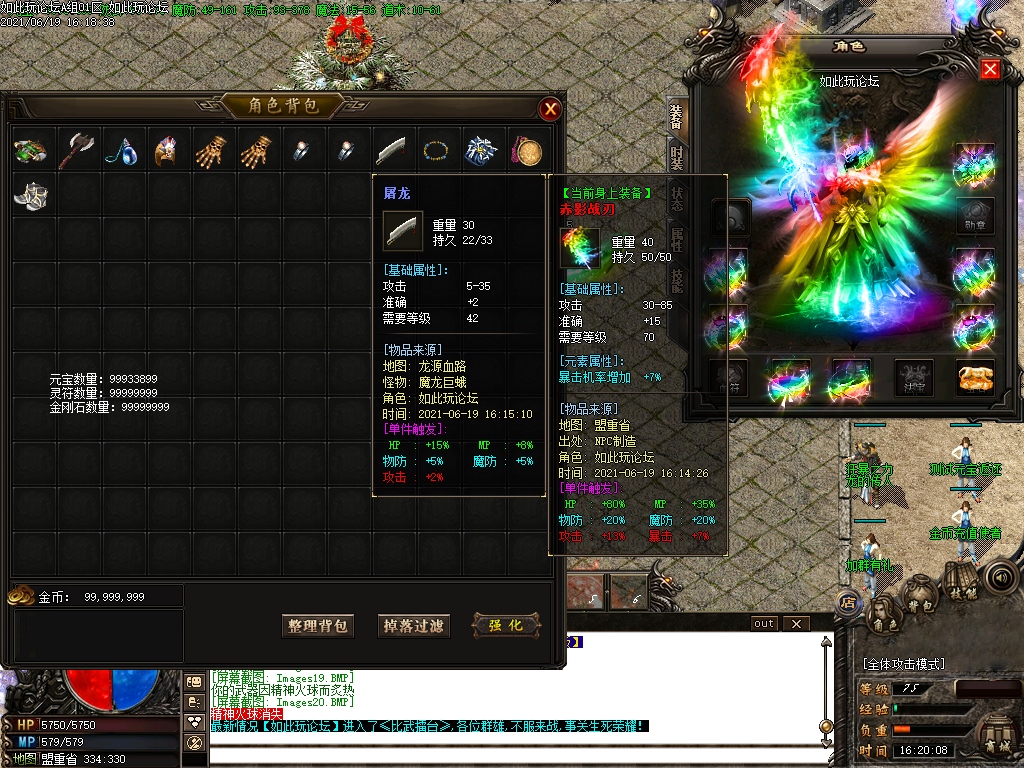The height and width of the screenshot is (768, 1024).
Task: Select the round gold medallion item
Action: [527, 151]
